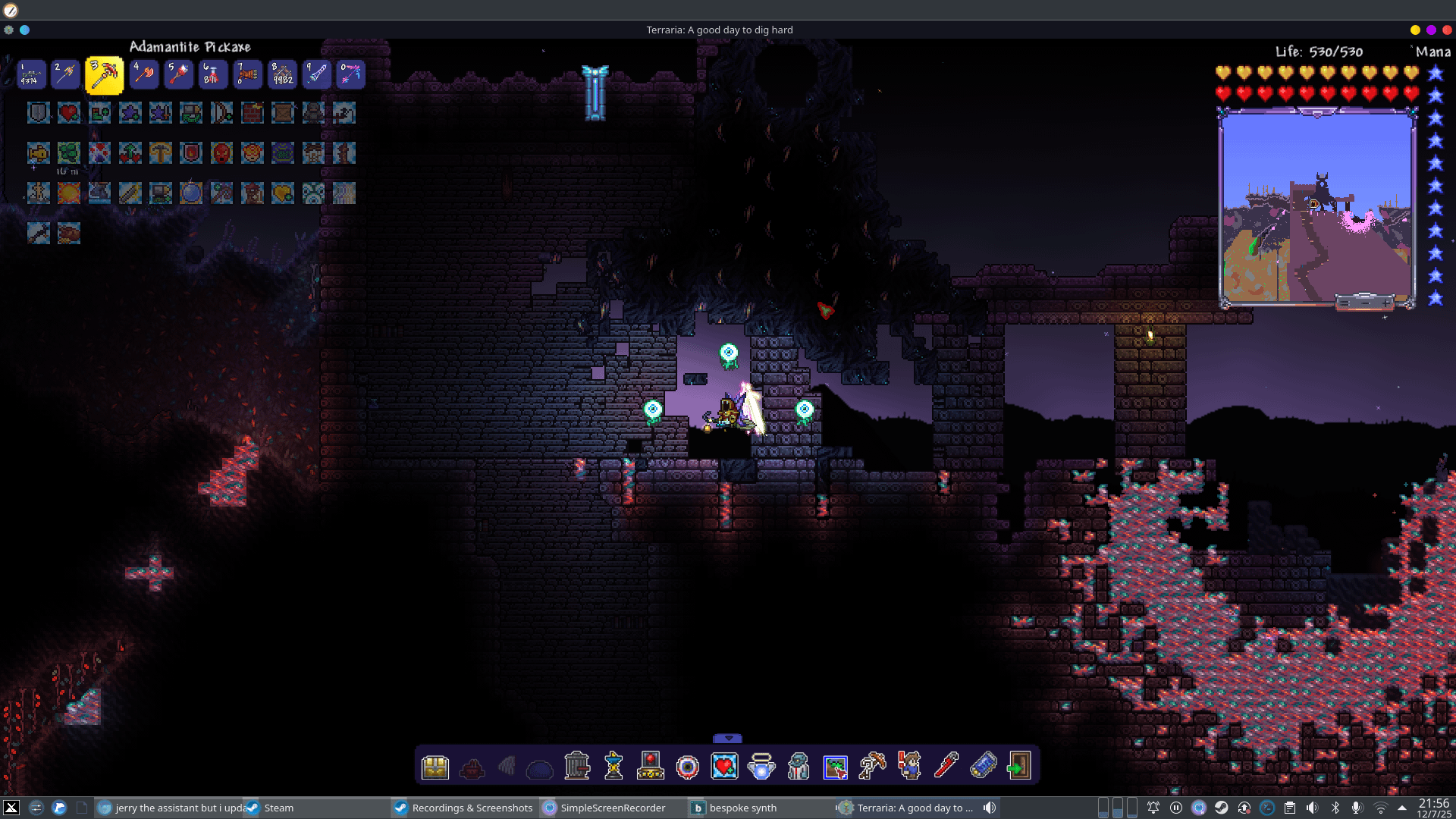Click the shield buff icon
1456x819 pixels.
coord(38,113)
